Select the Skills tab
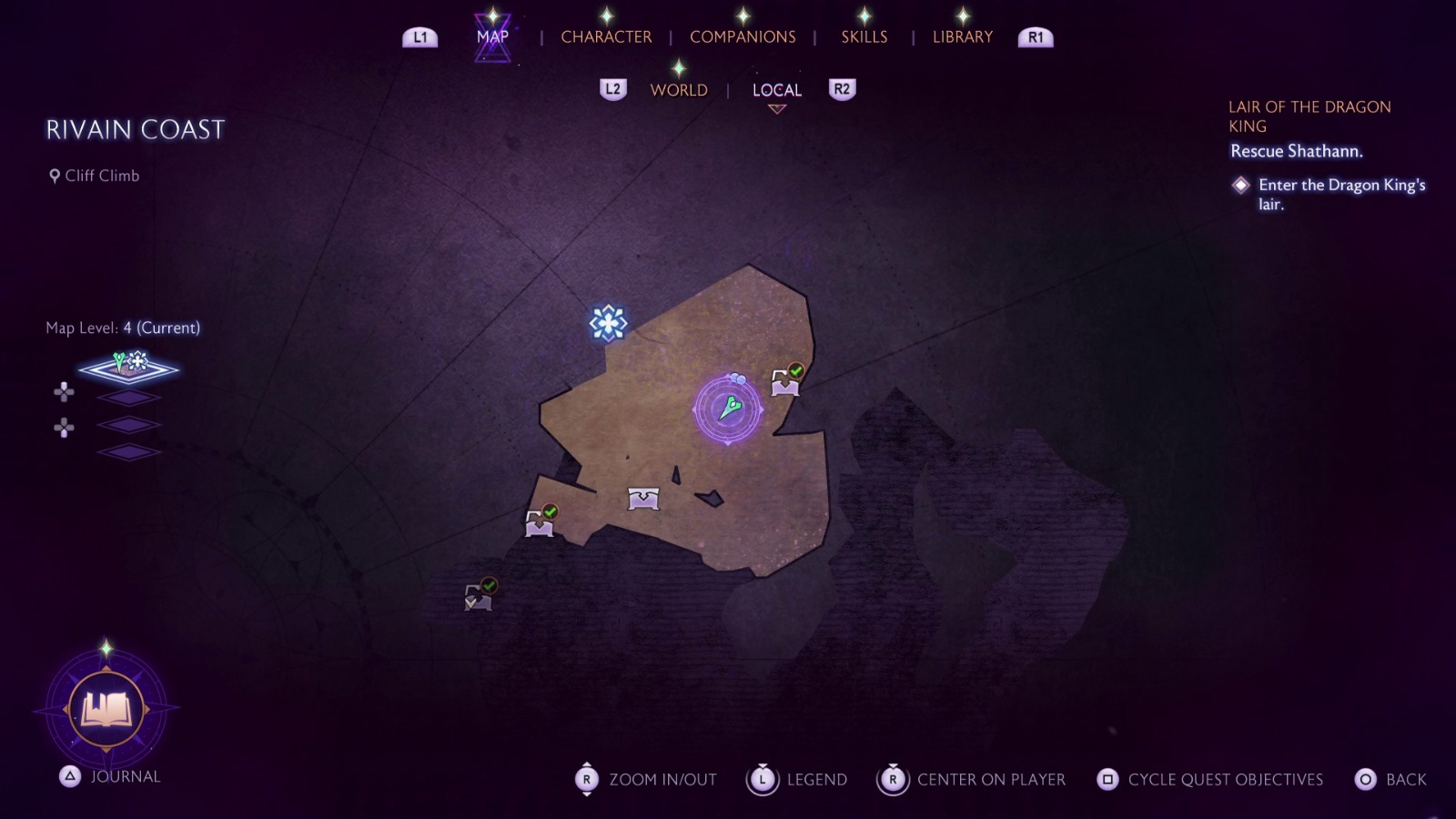 pos(864,37)
